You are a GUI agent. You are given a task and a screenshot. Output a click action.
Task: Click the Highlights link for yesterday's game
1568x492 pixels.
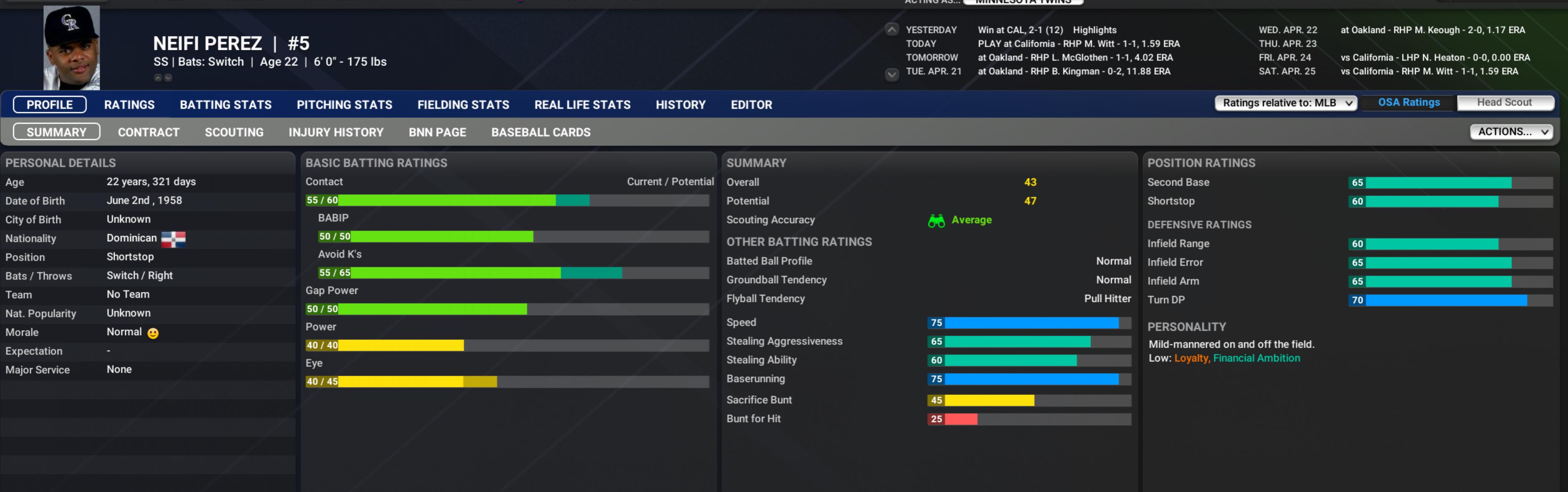click(1094, 30)
